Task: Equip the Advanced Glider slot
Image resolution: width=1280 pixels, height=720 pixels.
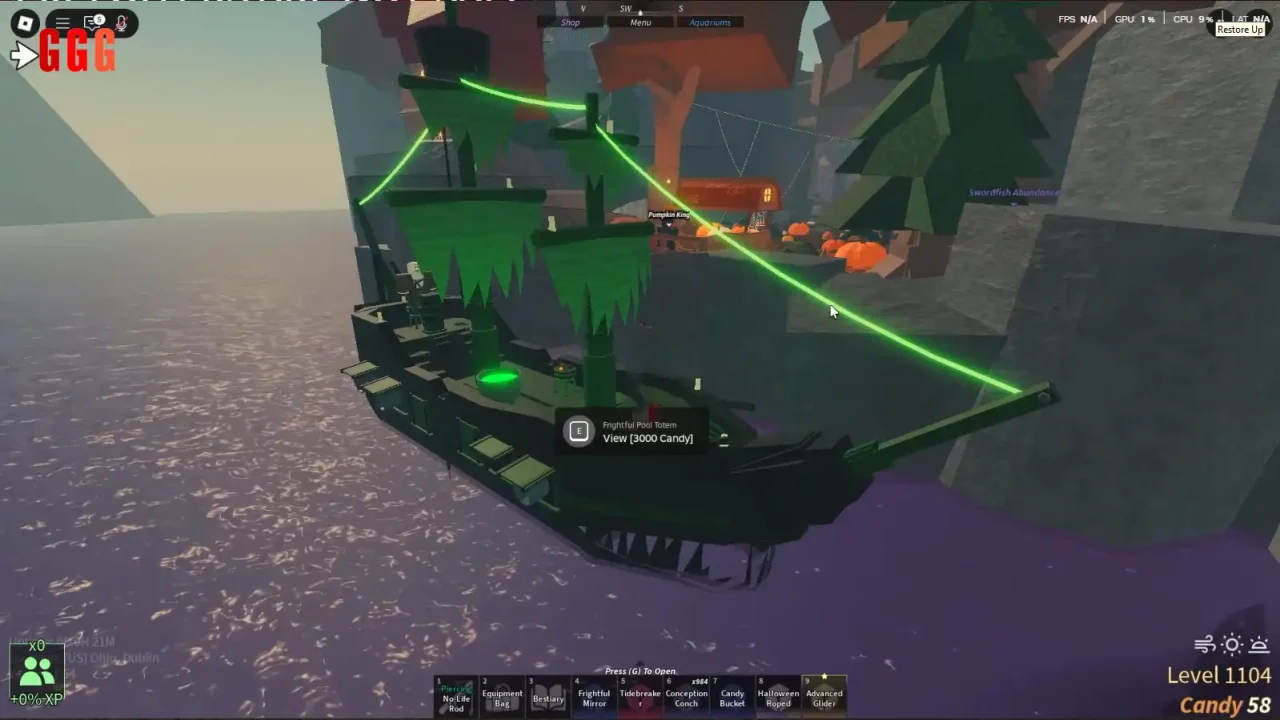Action: tap(824, 696)
